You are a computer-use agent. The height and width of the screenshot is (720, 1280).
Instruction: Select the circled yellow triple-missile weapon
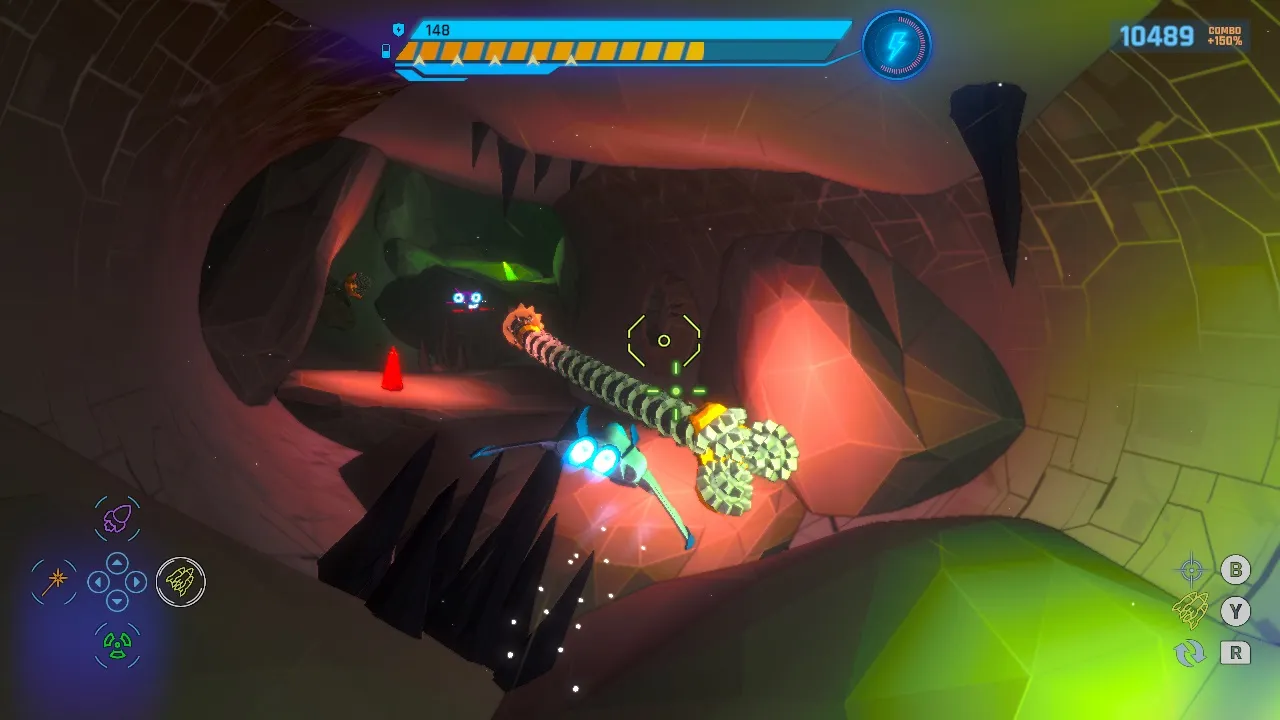(x=181, y=581)
